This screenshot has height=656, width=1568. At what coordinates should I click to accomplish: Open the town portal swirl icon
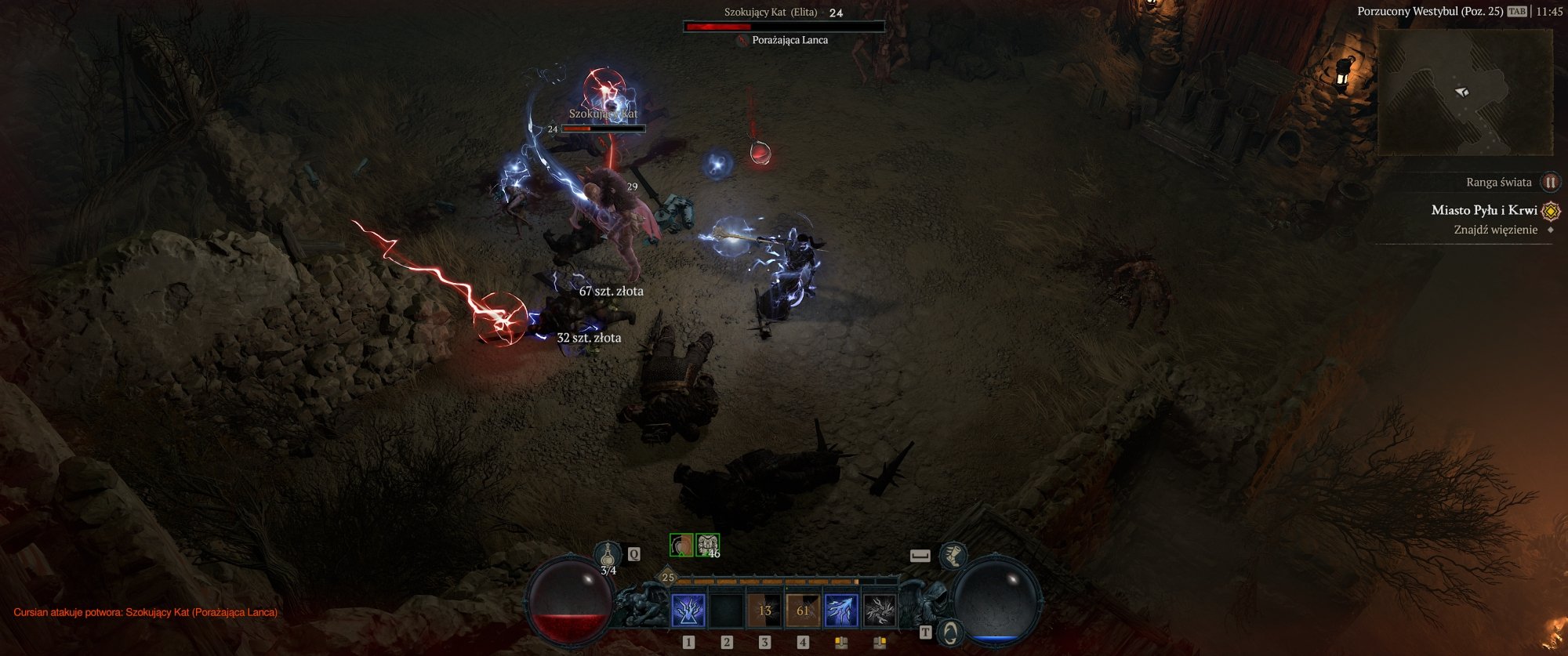click(950, 632)
